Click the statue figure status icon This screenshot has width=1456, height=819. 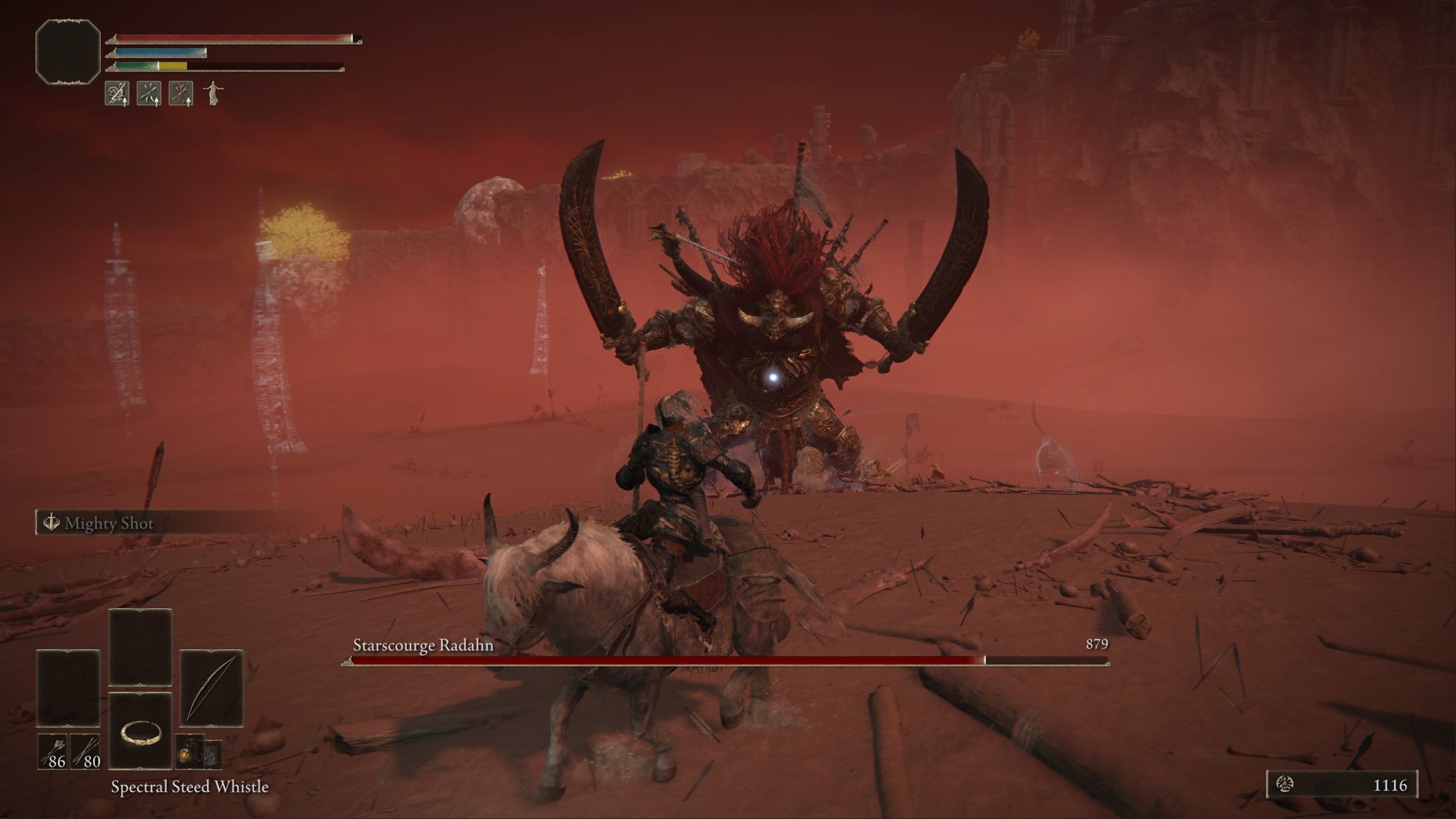213,94
